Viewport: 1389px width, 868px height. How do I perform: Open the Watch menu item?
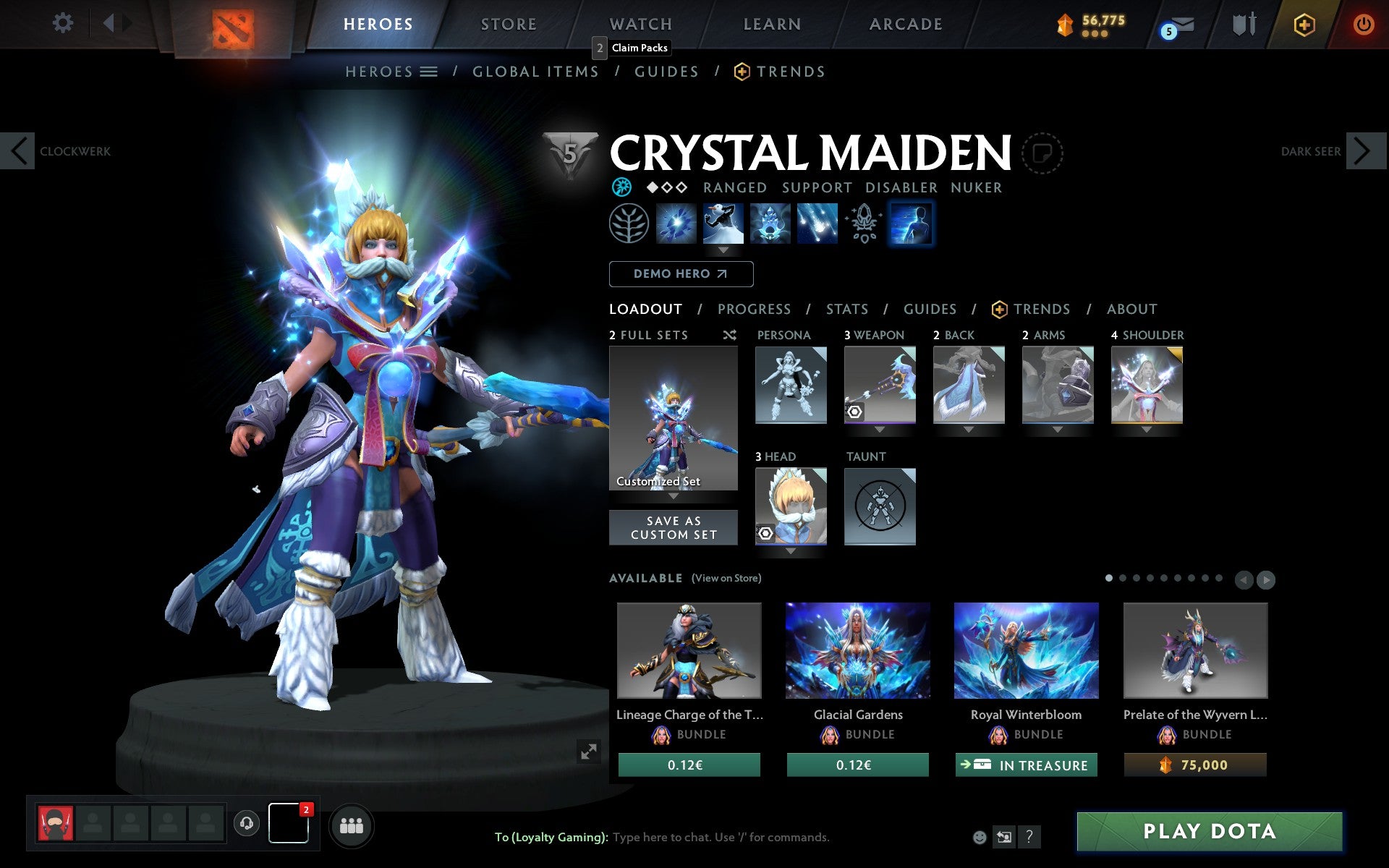[x=640, y=24]
